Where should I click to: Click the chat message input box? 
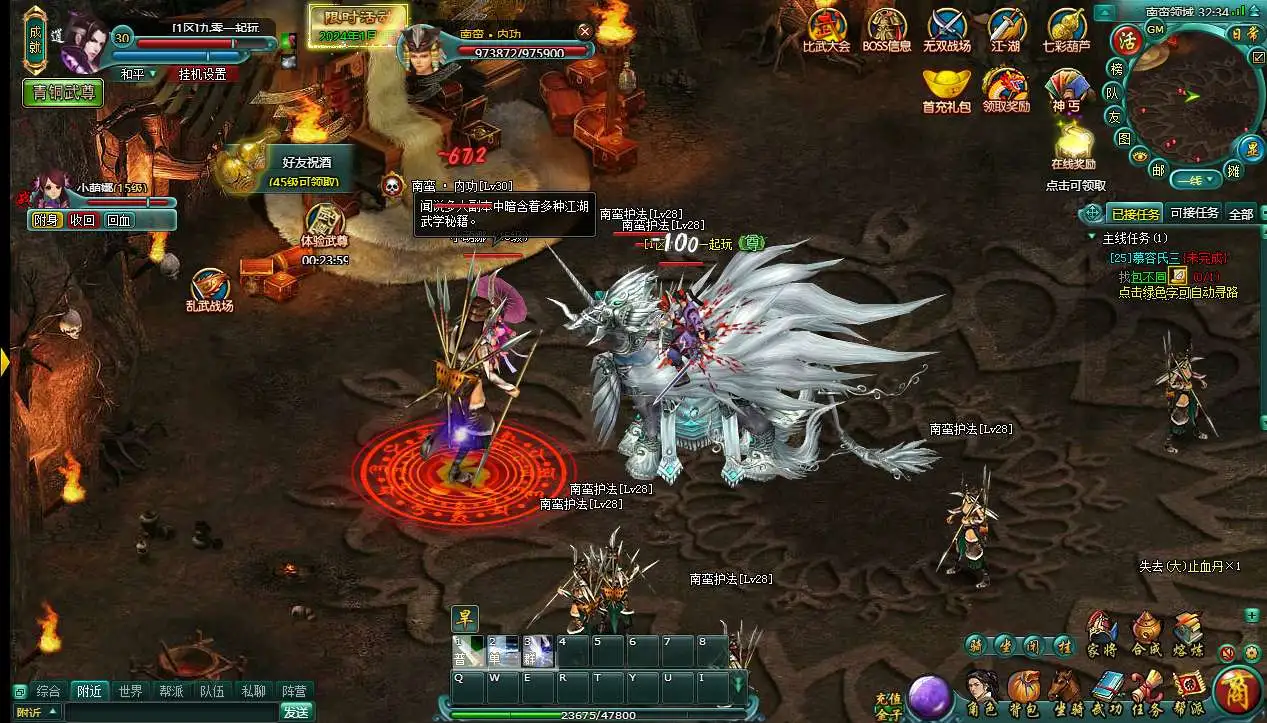[x=170, y=712]
